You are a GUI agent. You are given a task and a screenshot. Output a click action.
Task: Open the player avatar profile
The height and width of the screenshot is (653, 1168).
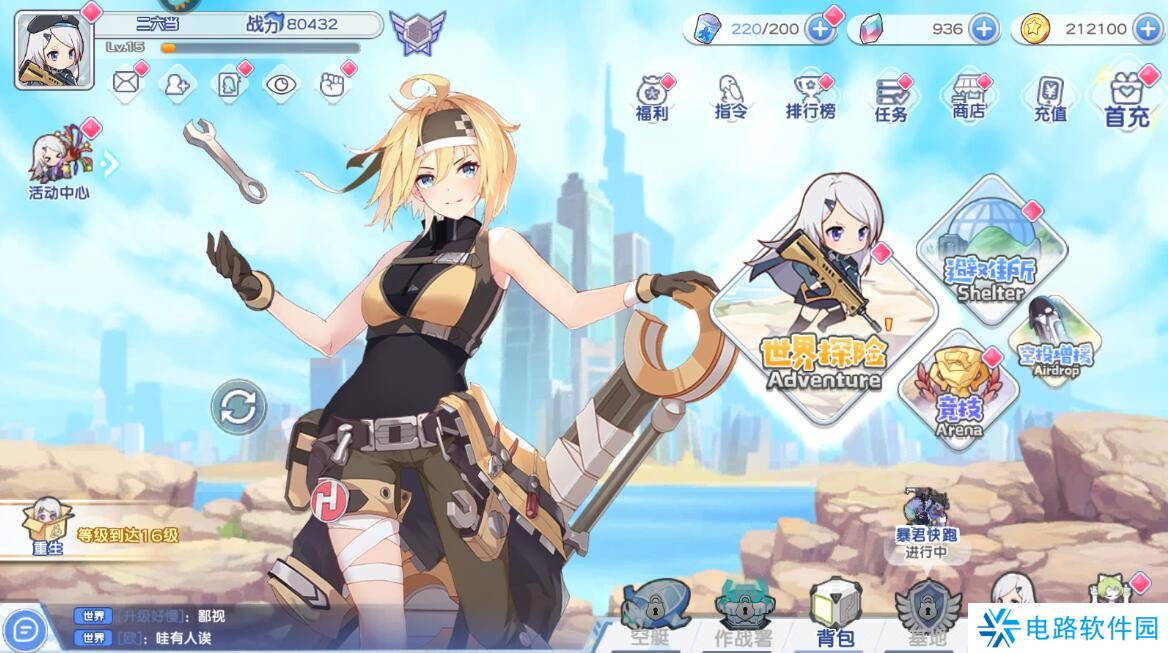[x=54, y=49]
